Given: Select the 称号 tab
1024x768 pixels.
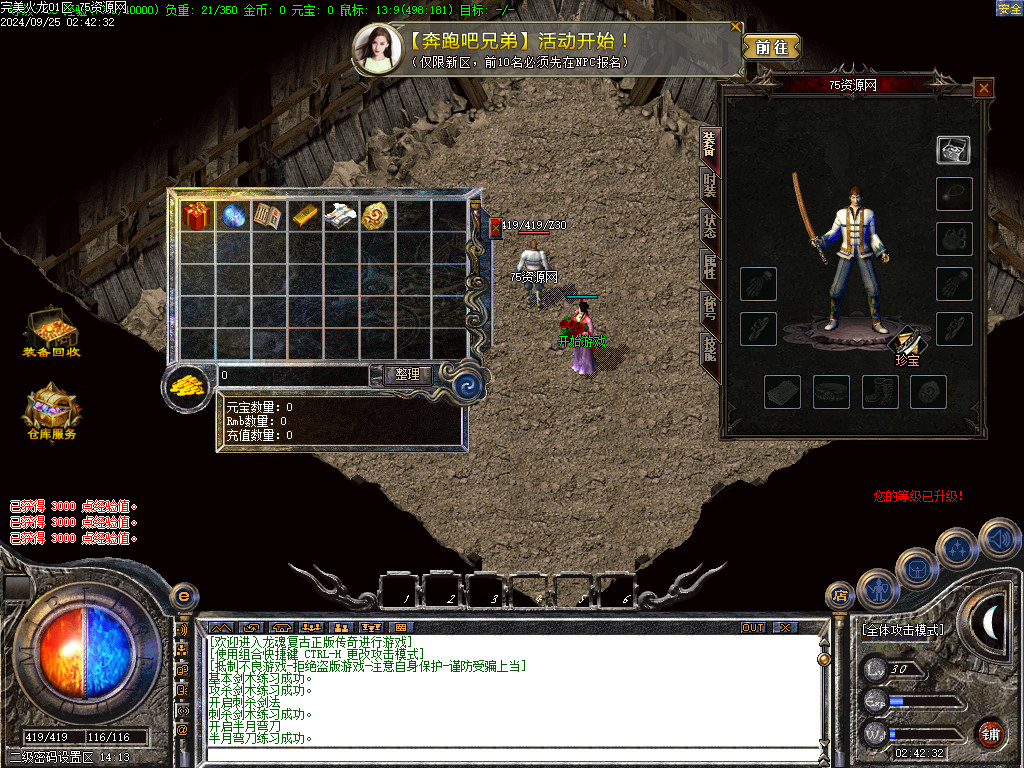Looking at the screenshot, I should [709, 307].
